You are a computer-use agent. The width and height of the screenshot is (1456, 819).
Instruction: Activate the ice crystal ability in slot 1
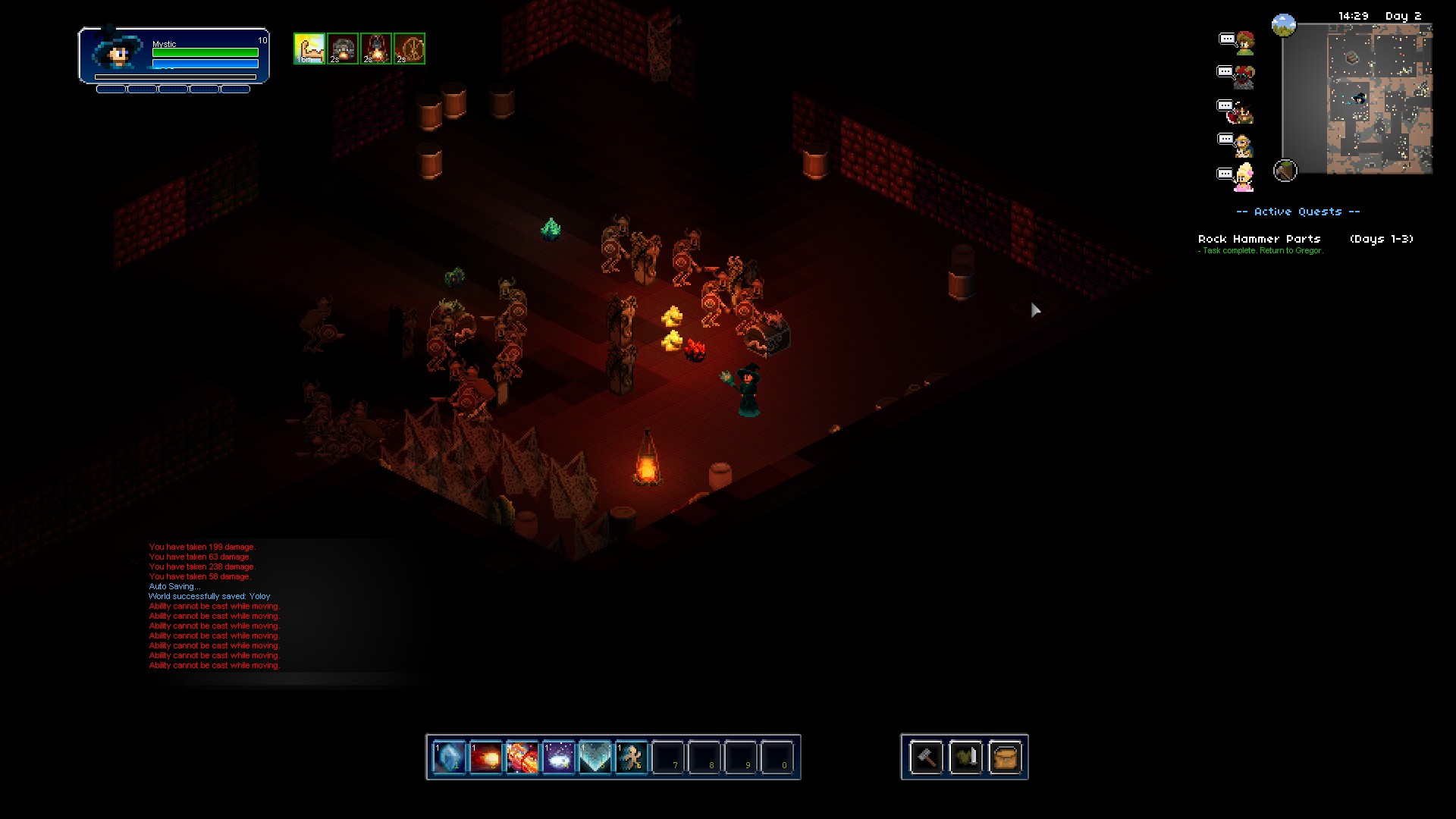coord(449,757)
